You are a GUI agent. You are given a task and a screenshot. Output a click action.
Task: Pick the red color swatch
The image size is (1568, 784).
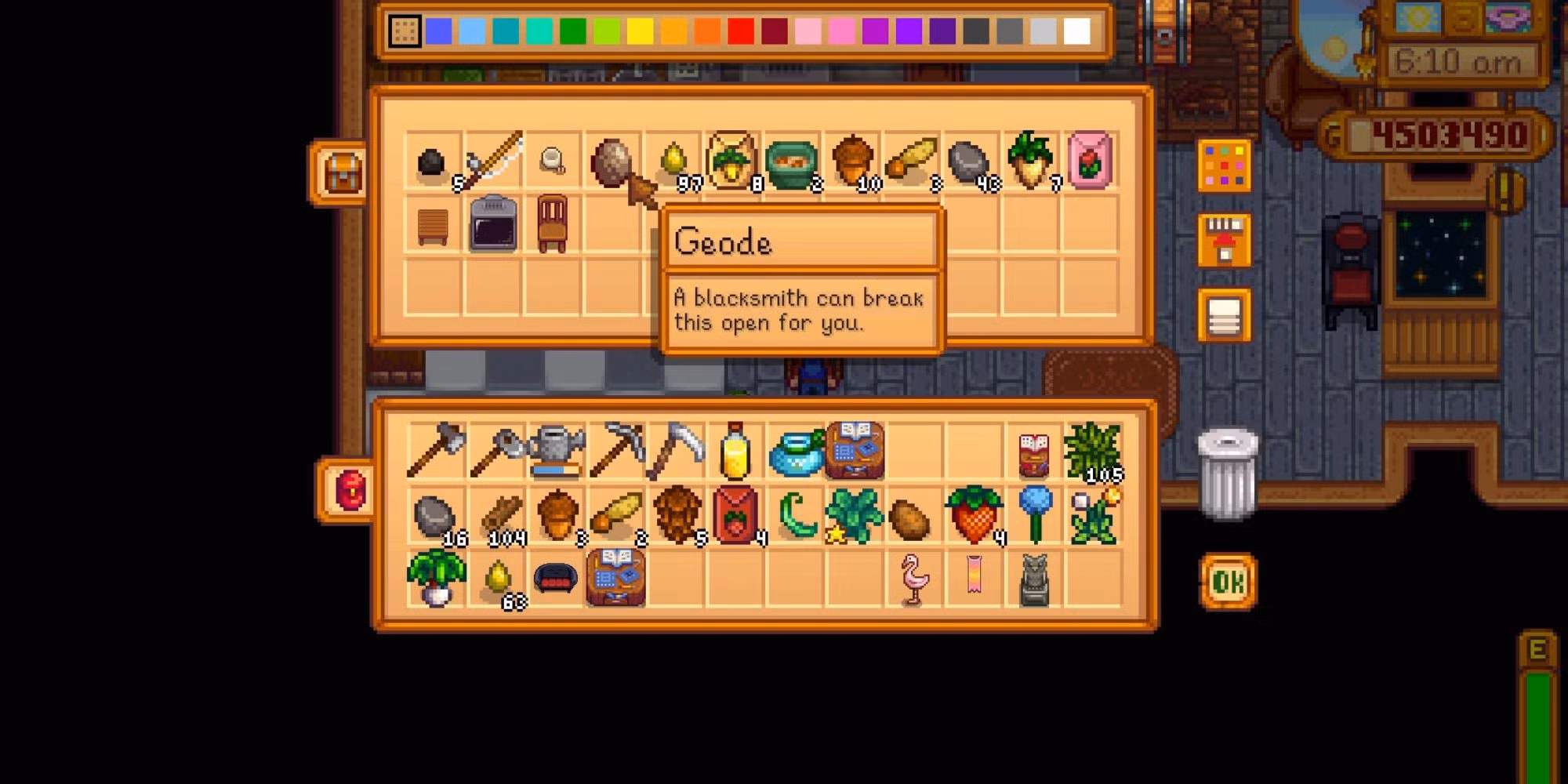point(740,31)
